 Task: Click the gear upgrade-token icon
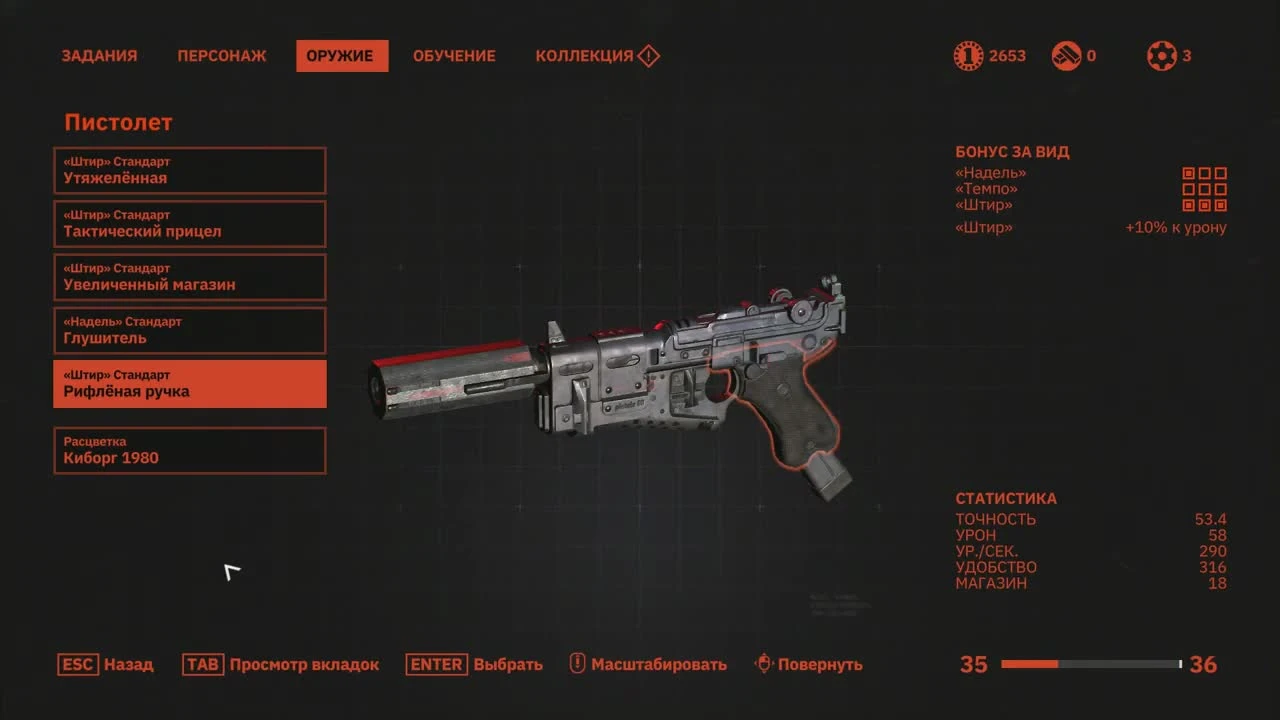click(x=1162, y=55)
